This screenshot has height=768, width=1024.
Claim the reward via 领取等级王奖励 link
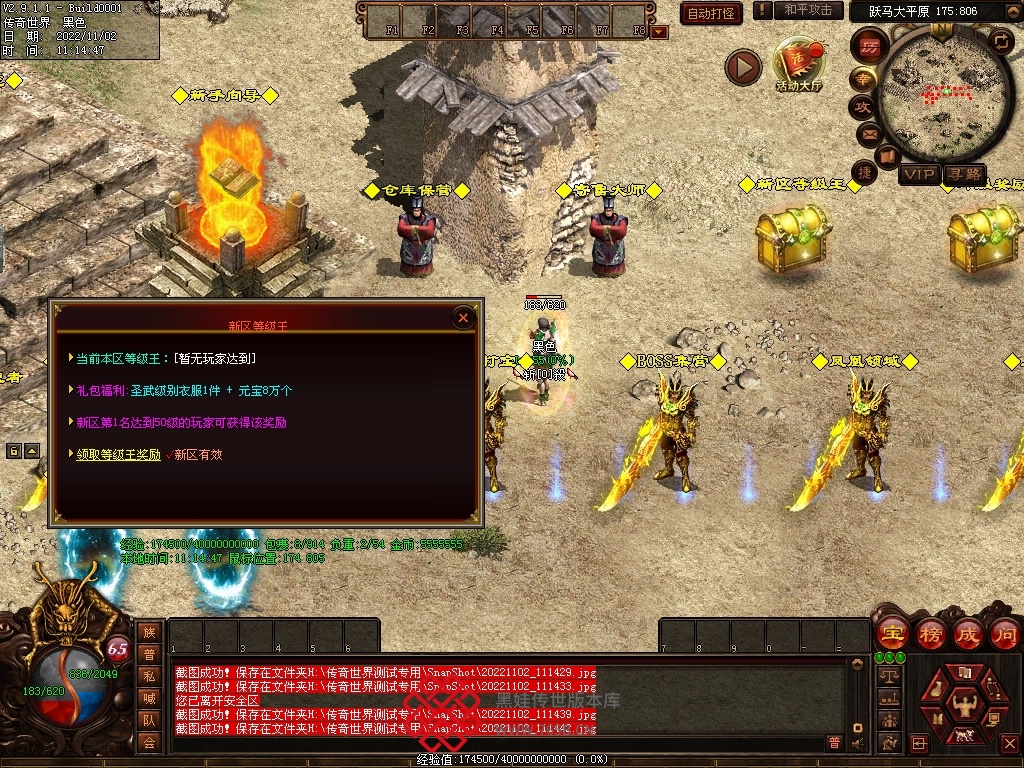point(118,454)
